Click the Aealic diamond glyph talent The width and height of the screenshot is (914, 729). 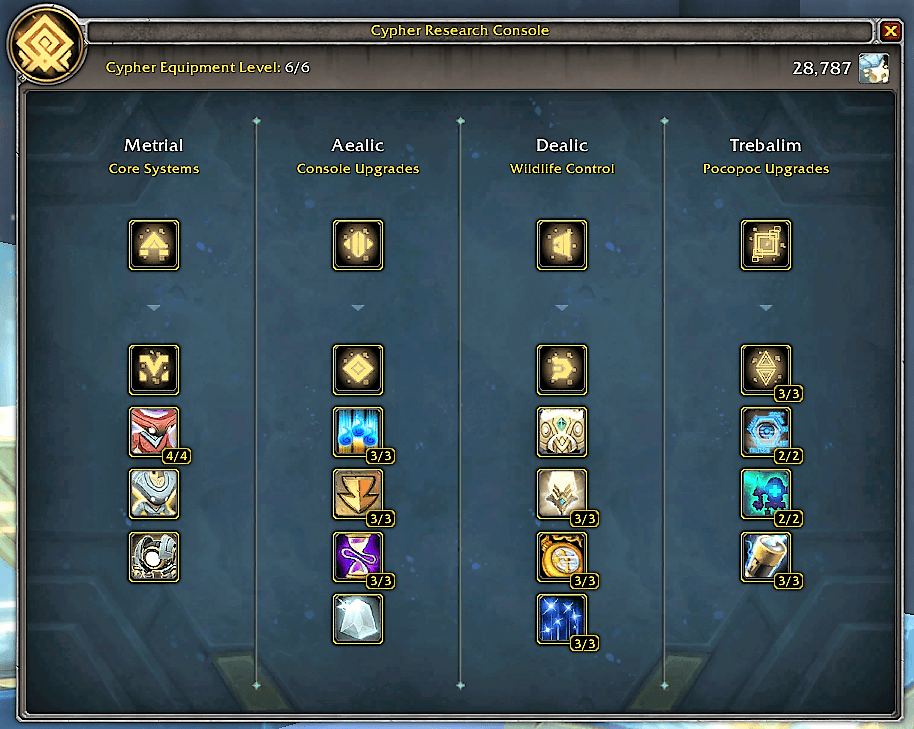tap(358, 370)
